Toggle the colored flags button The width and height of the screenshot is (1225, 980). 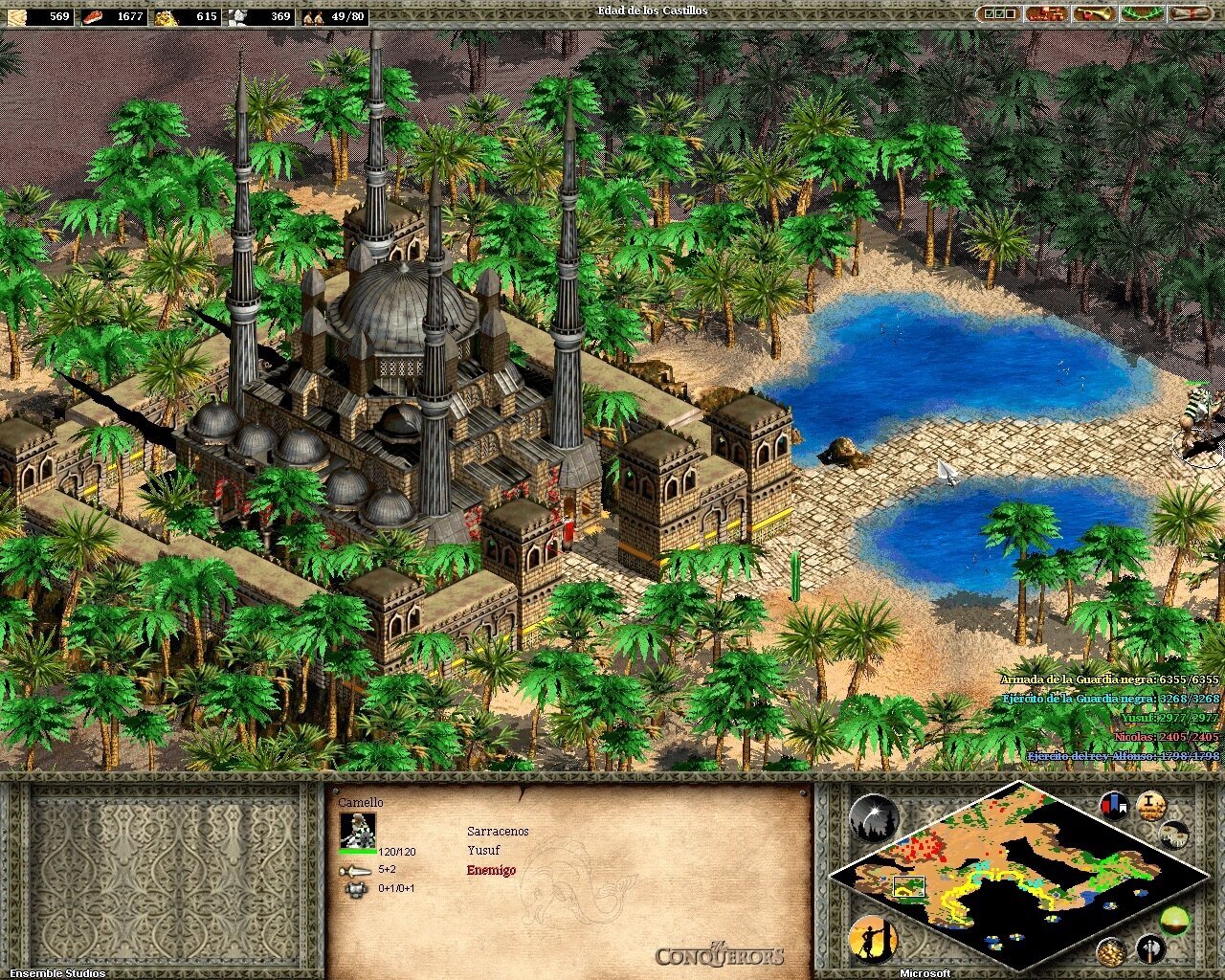[x=1114, y=805]
